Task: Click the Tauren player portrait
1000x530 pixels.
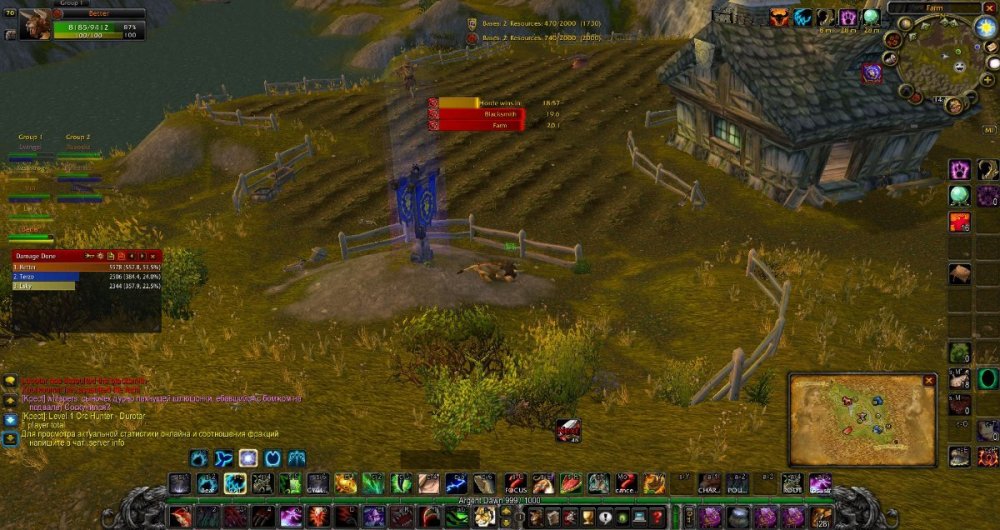Action: 22,18
